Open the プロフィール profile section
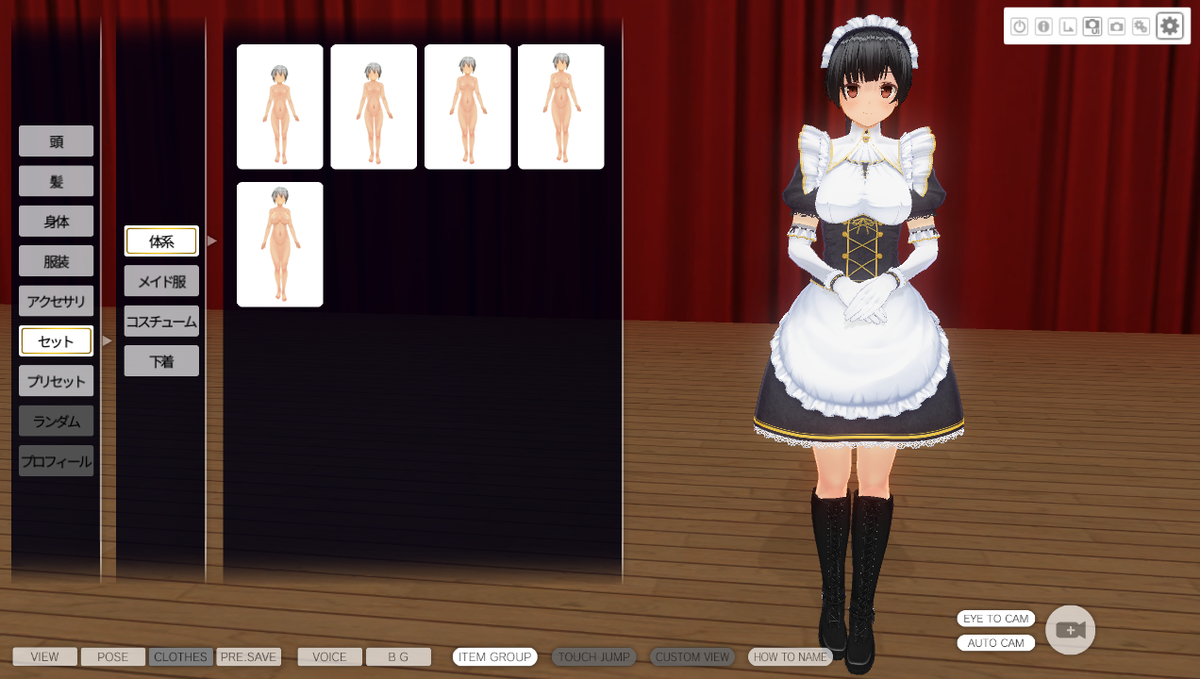Image resolution: width=1200 pixels, height=679 pixels. coord(56,461)
